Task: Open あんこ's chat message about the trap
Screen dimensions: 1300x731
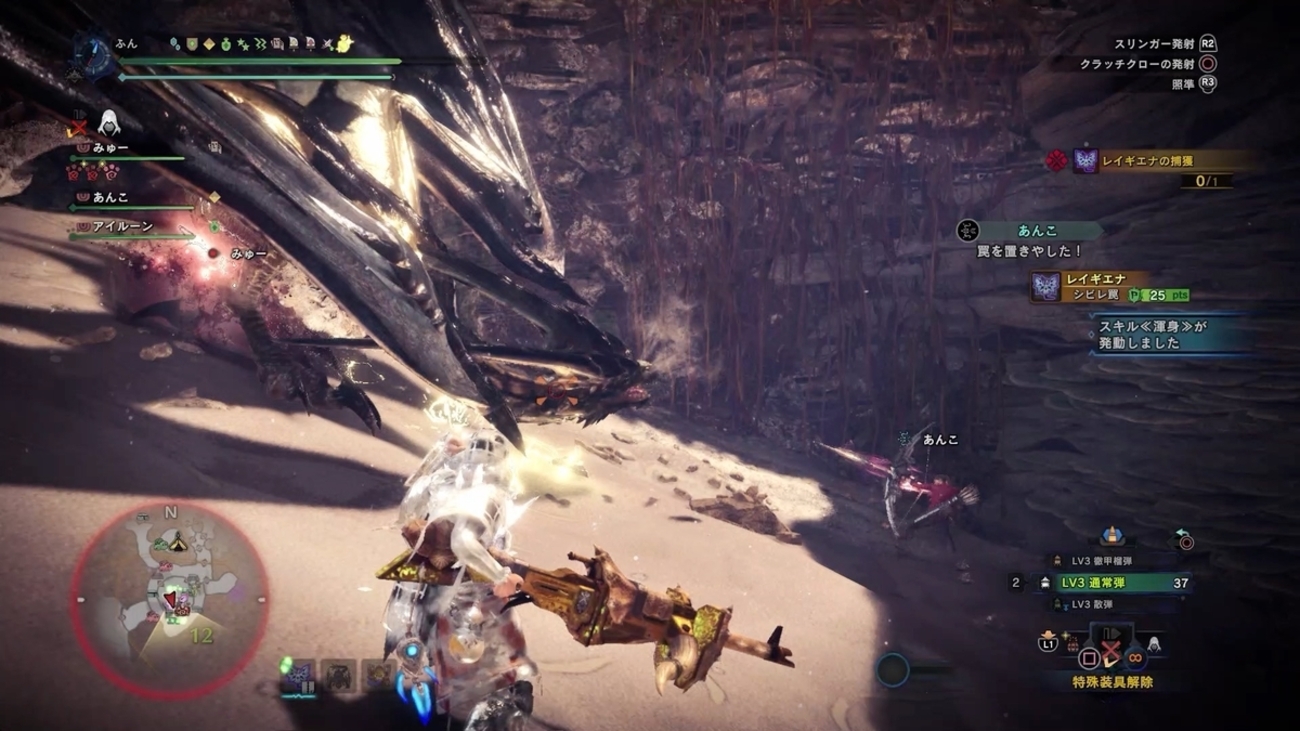Action: [1030, 241]
